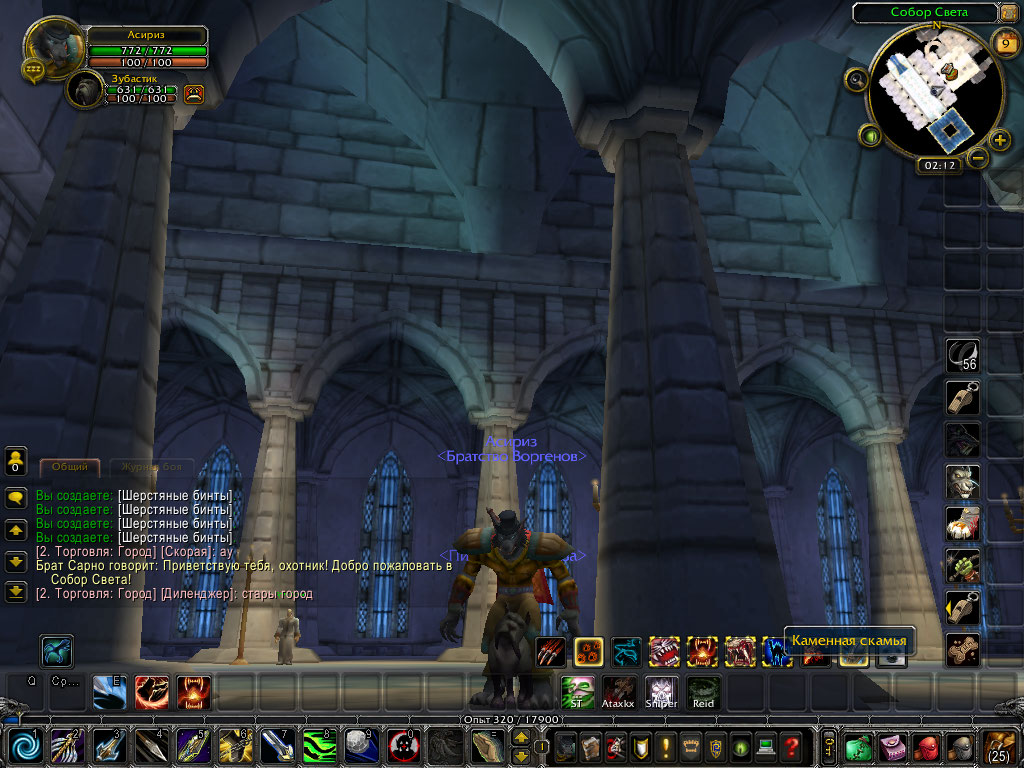Zoom in the minimap with the plus button
The image size is (1024, 768).
1000,139
